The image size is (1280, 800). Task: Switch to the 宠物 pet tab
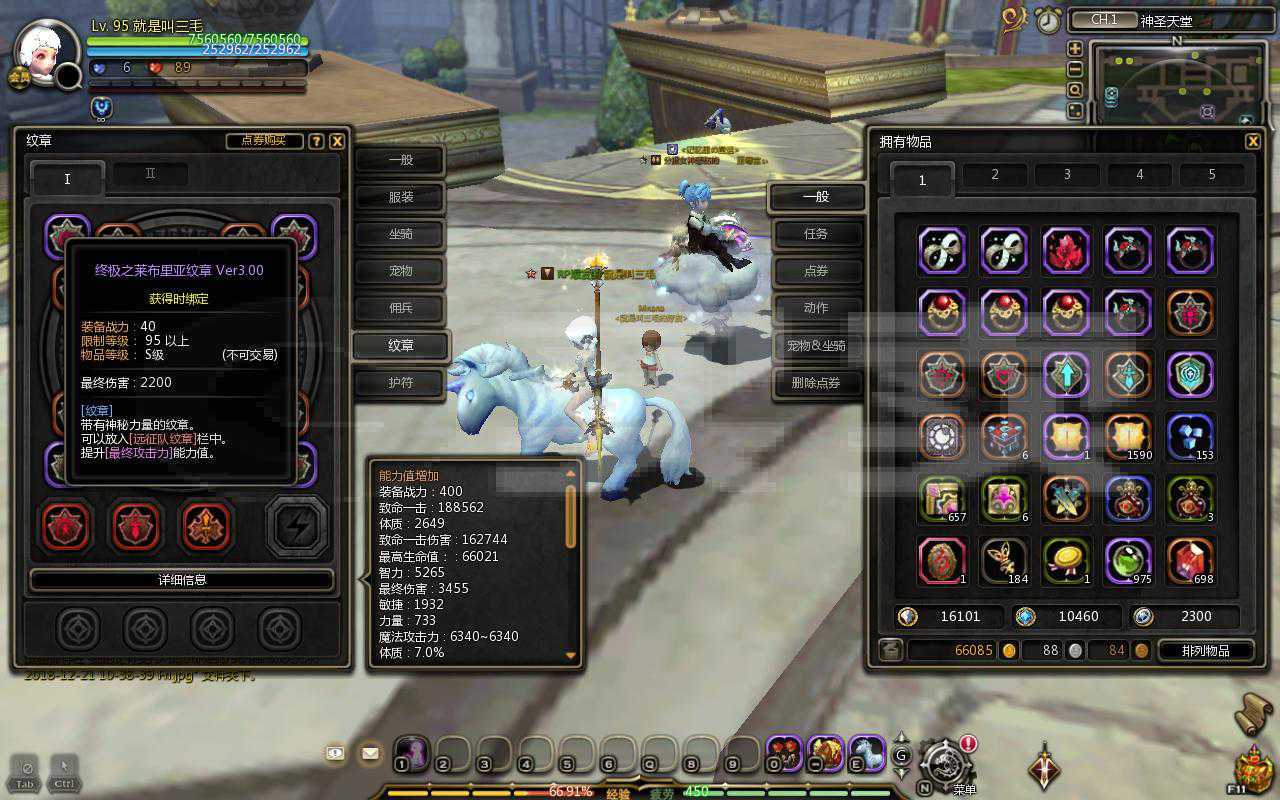click(x=401, y=271)
